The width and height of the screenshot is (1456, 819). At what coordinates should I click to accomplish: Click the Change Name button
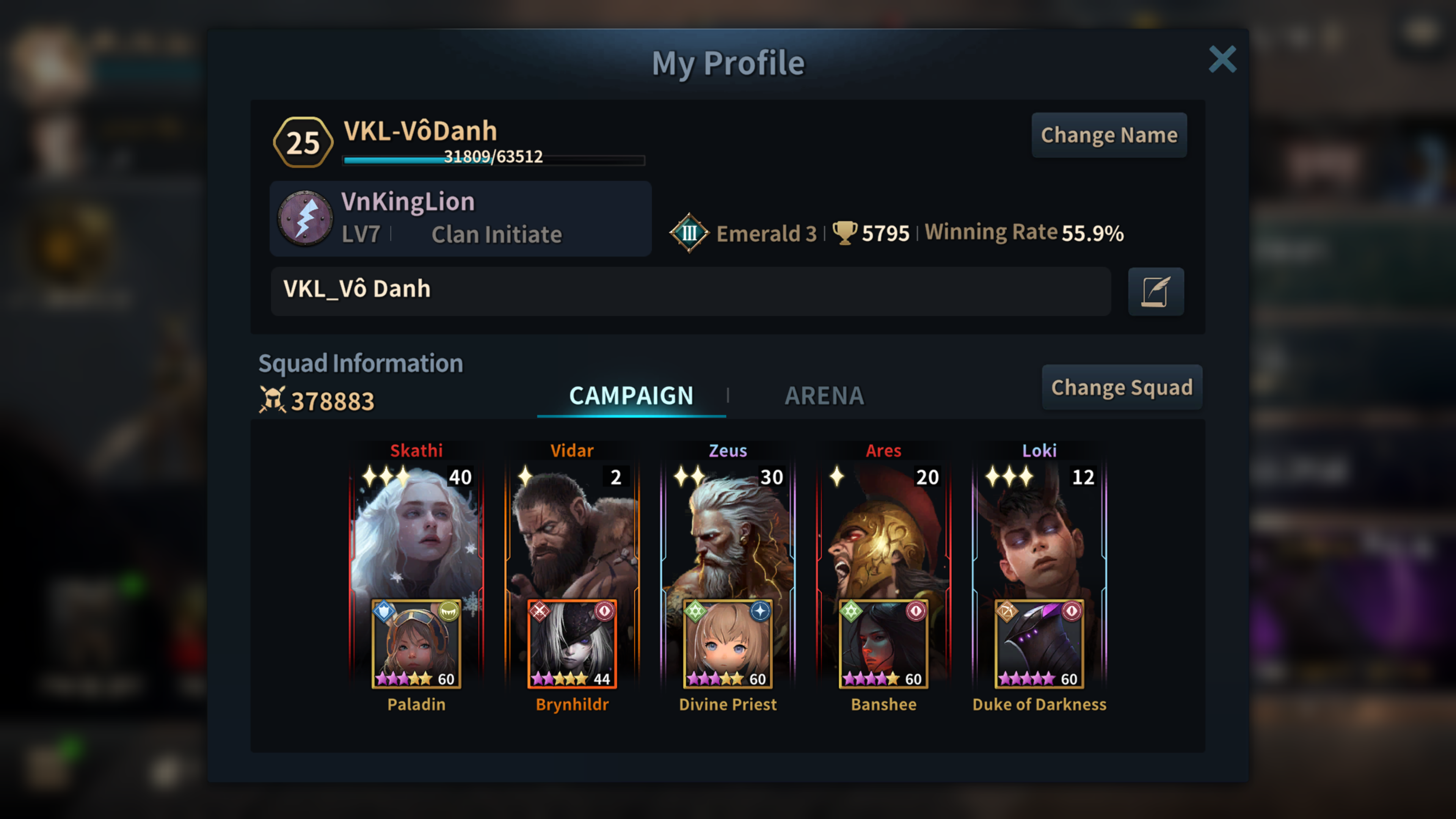(1108, 135)
